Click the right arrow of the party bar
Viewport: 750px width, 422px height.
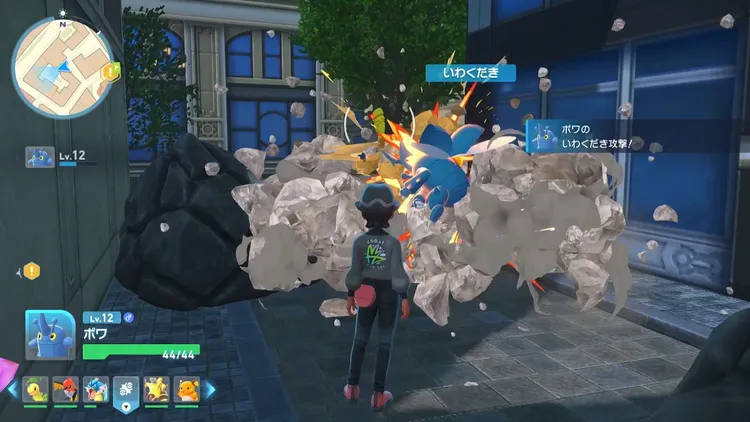pyautogui.click(x=210, y=389)
